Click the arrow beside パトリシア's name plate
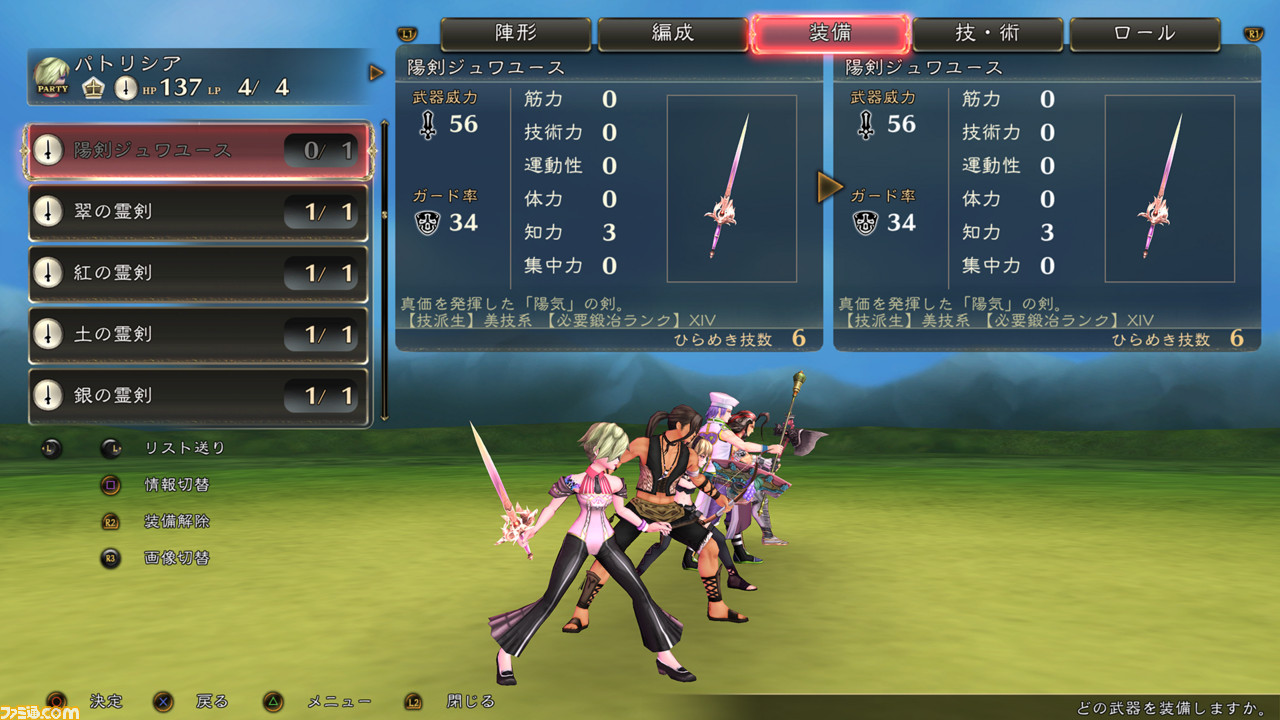Viewport: 1280px width, 720px height. click(x=377, y=71)
